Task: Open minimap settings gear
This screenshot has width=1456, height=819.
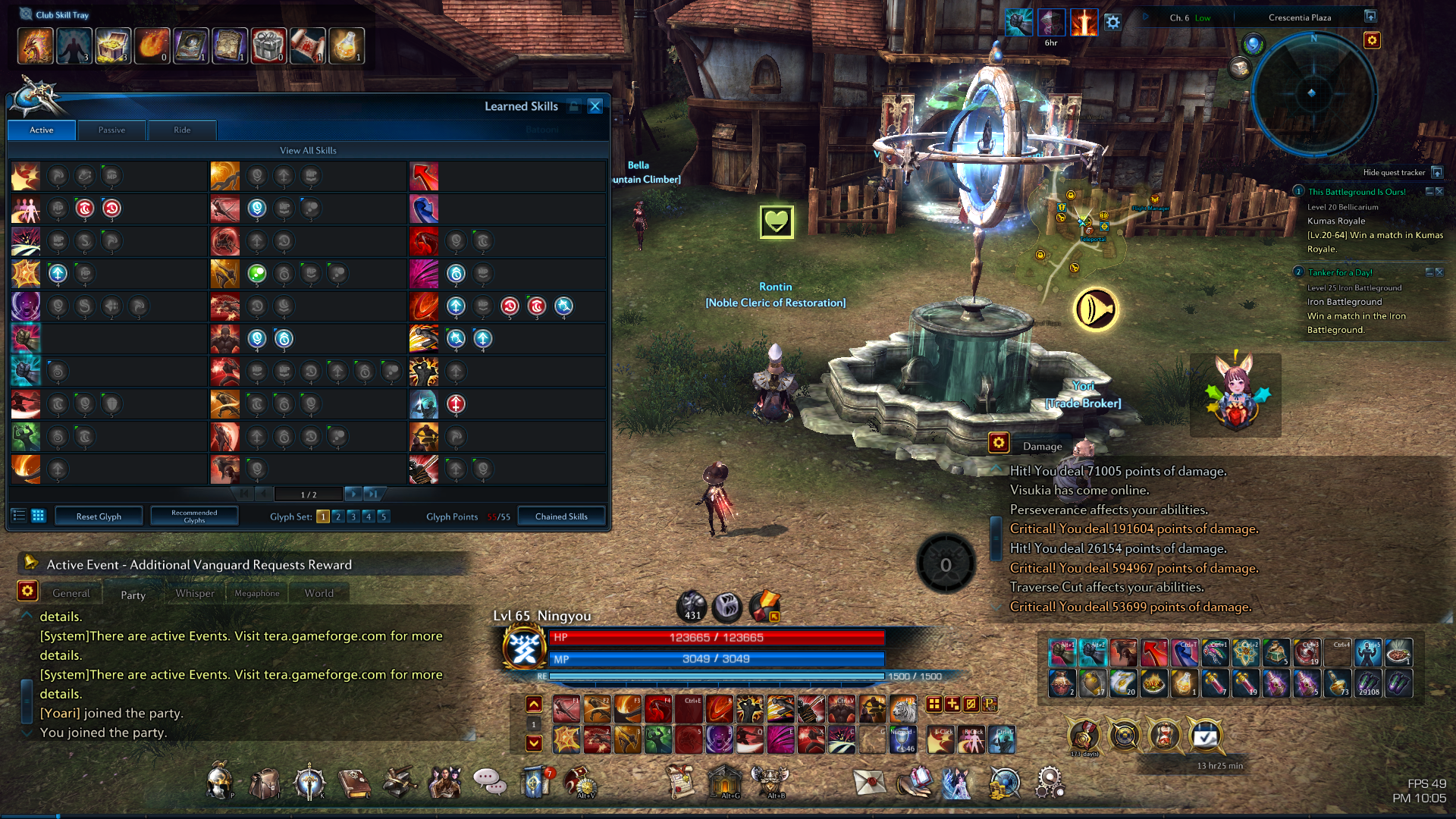Action: click(1372, 40)
